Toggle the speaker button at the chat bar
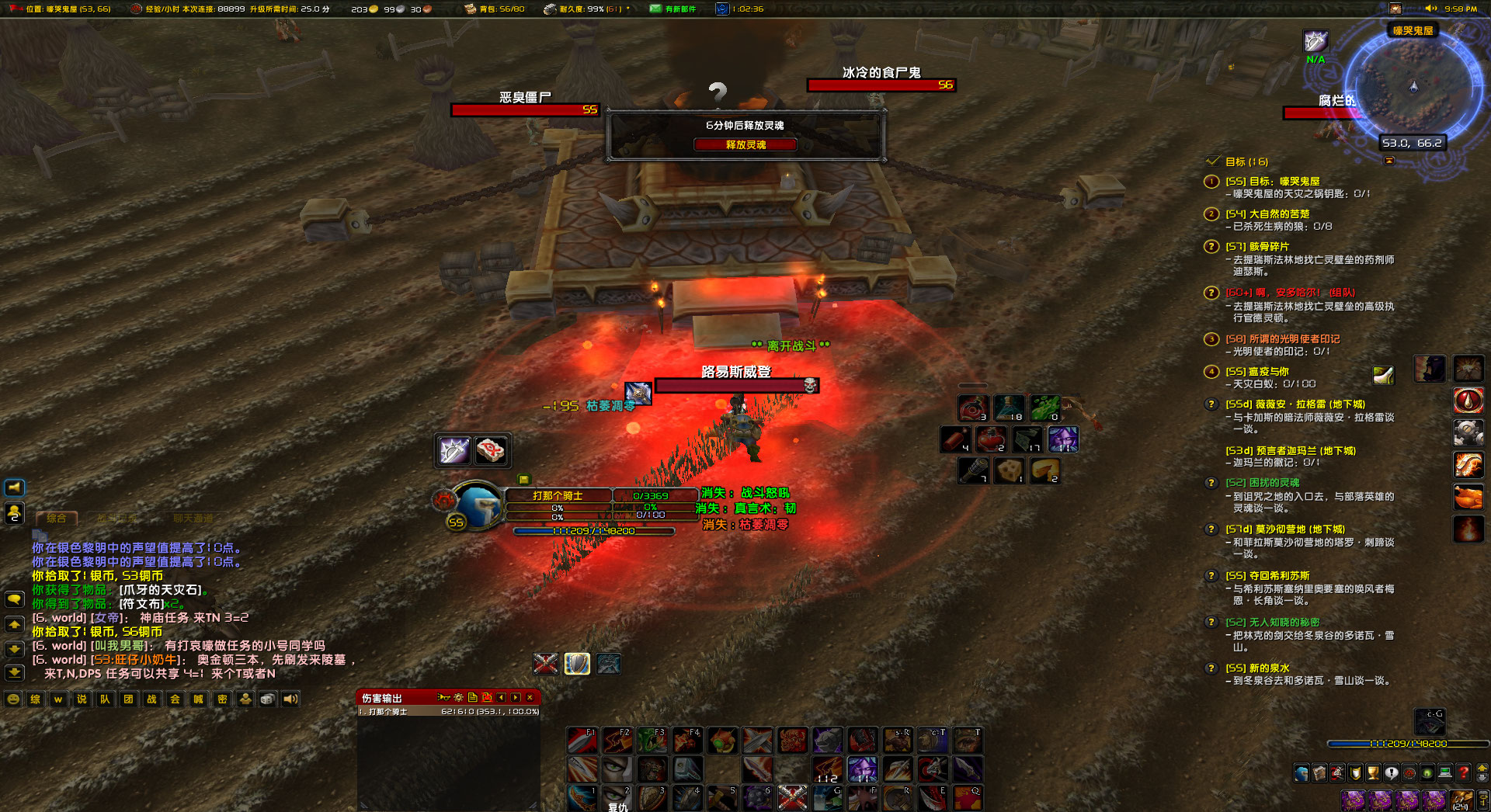The height and width of the screenshot is (812, 1491). [290, 699]
